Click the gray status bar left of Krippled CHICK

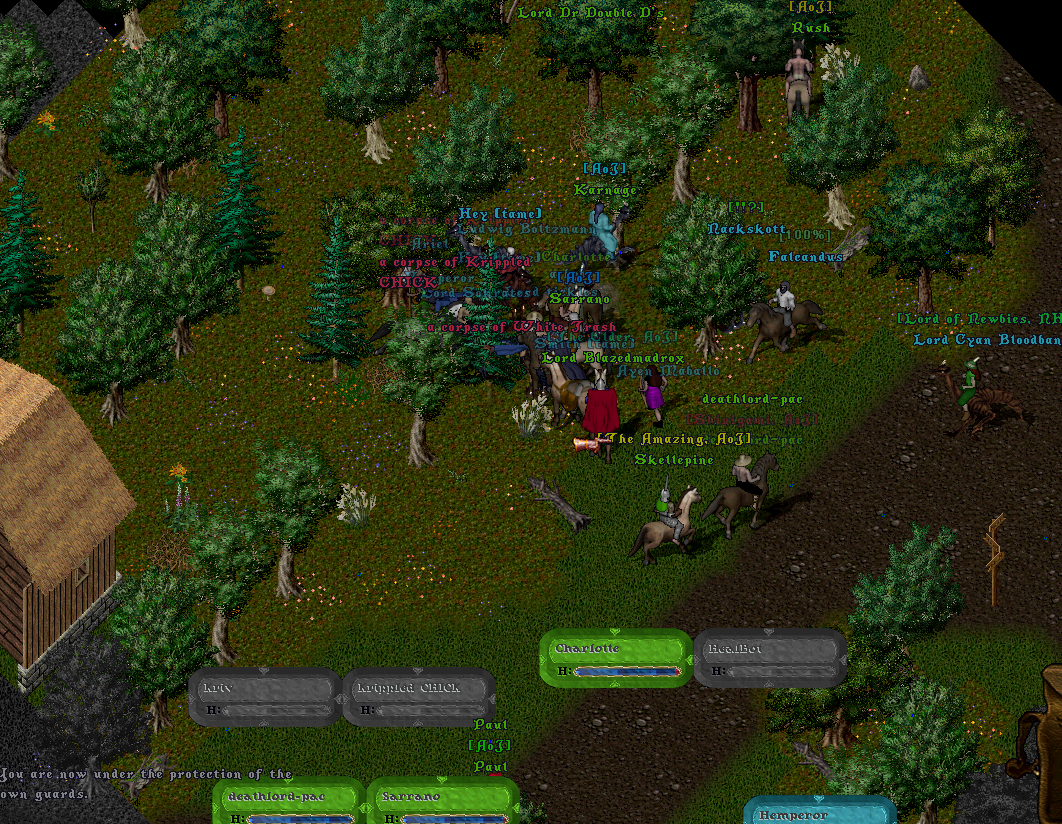click(x=265, y=697)
